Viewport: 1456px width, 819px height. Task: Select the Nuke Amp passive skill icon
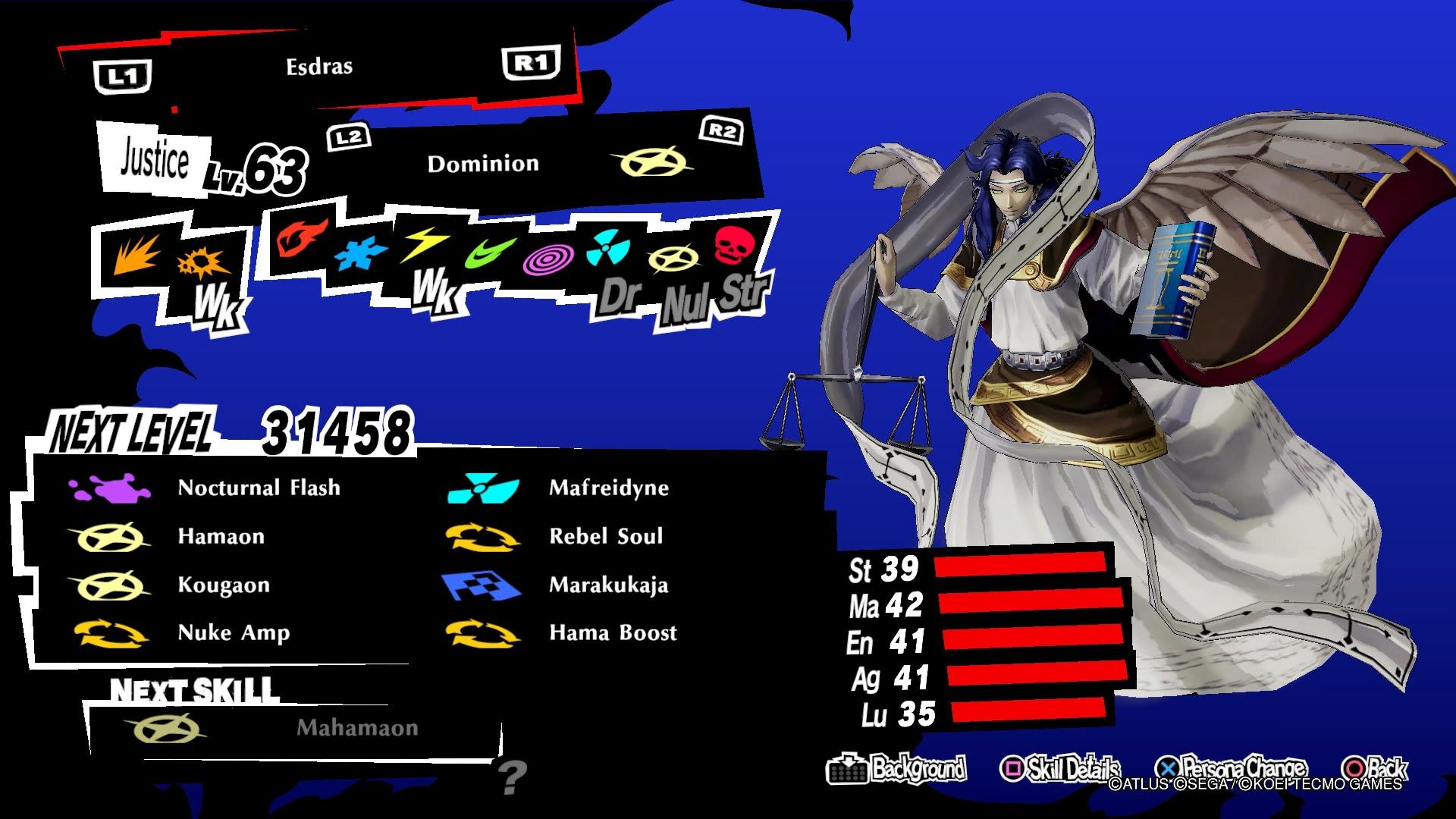pos(110,633)
